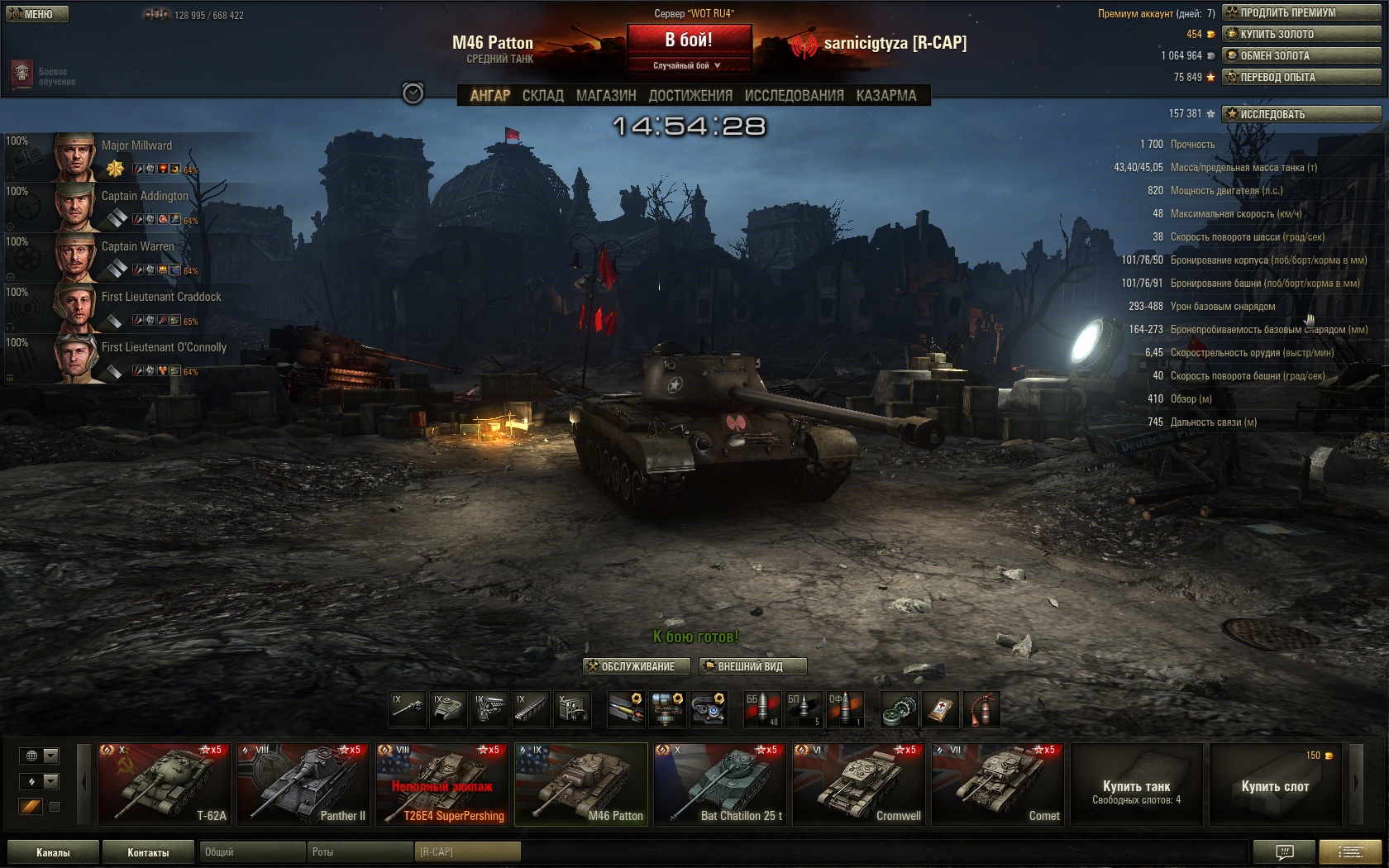This screenshot has width=1389, height=868.
Task: Click the ПЕРЕВОД ОПЫТА button
Action: [1301, 77]
